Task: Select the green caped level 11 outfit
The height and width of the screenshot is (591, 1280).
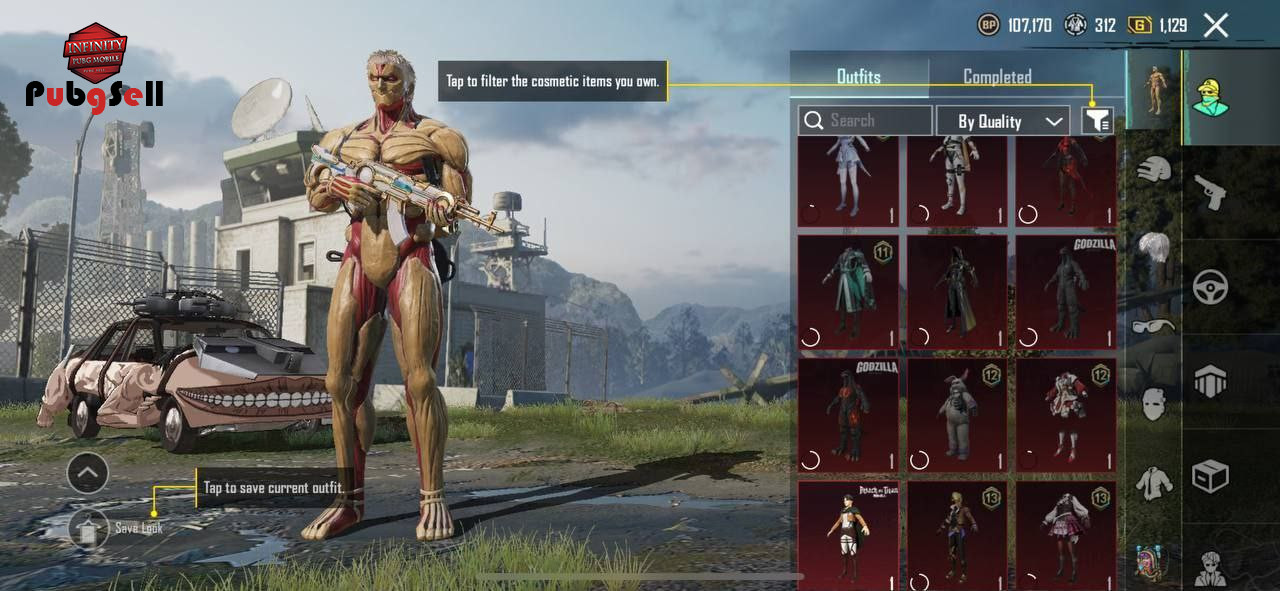Action: click(x=848, y=292)
